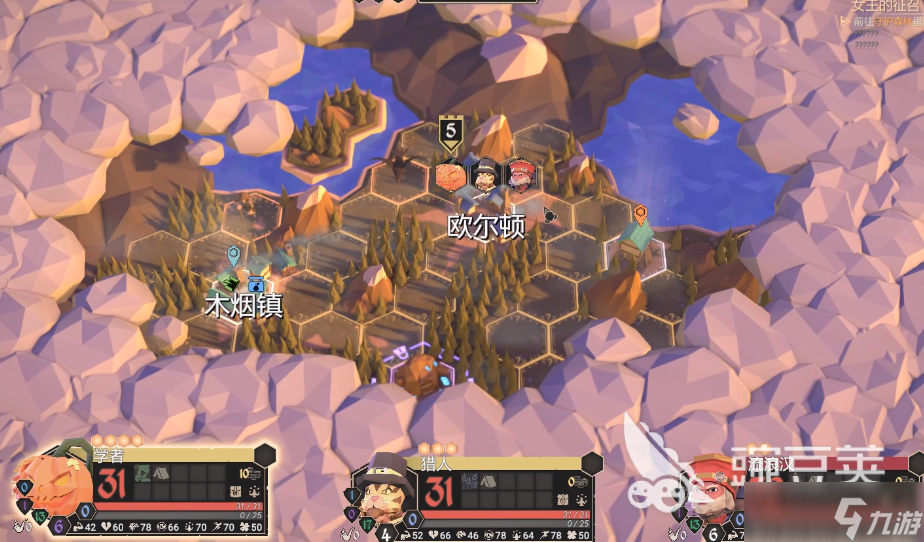Click the red-cap party token above 欧尔顿
This screenshot has height=542, width=924.
point(520,176)
